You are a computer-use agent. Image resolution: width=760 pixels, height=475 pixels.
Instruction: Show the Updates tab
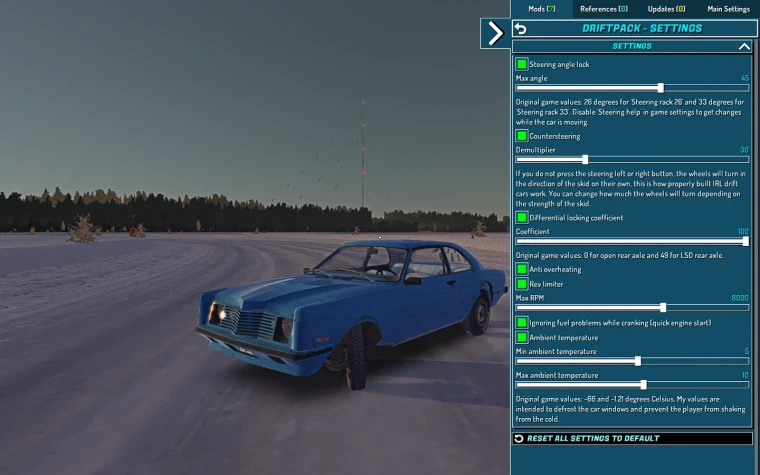coord(666,8)
